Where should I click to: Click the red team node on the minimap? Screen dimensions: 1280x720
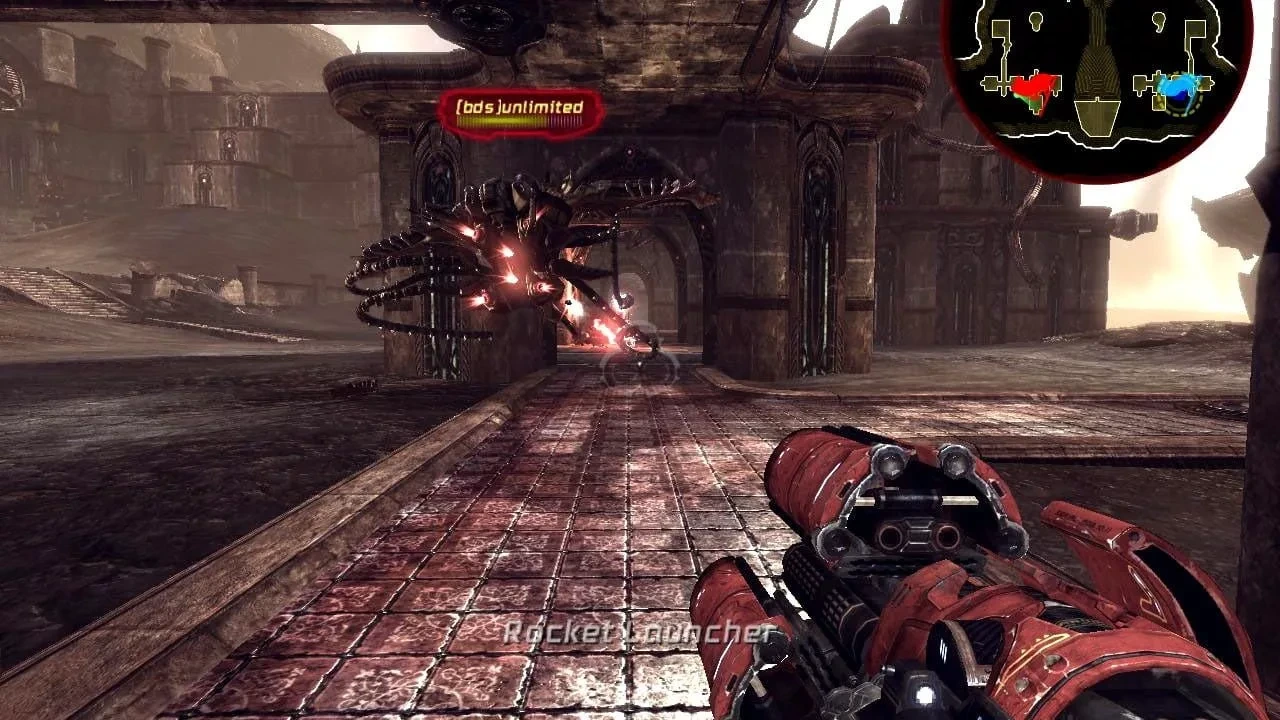[x=1032, y=87]
